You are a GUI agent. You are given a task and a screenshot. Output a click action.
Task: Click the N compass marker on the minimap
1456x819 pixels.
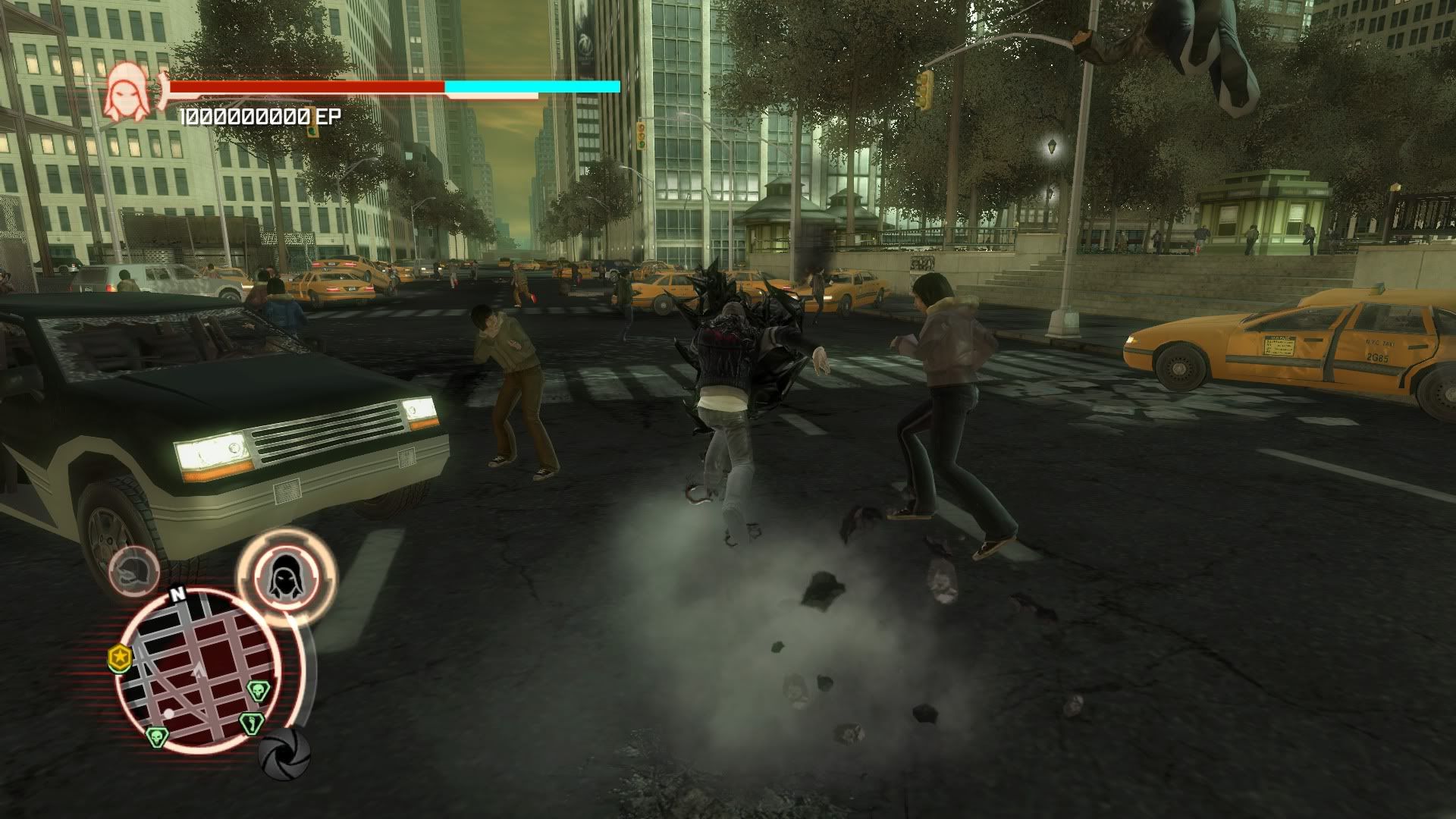tap(177, 595)
